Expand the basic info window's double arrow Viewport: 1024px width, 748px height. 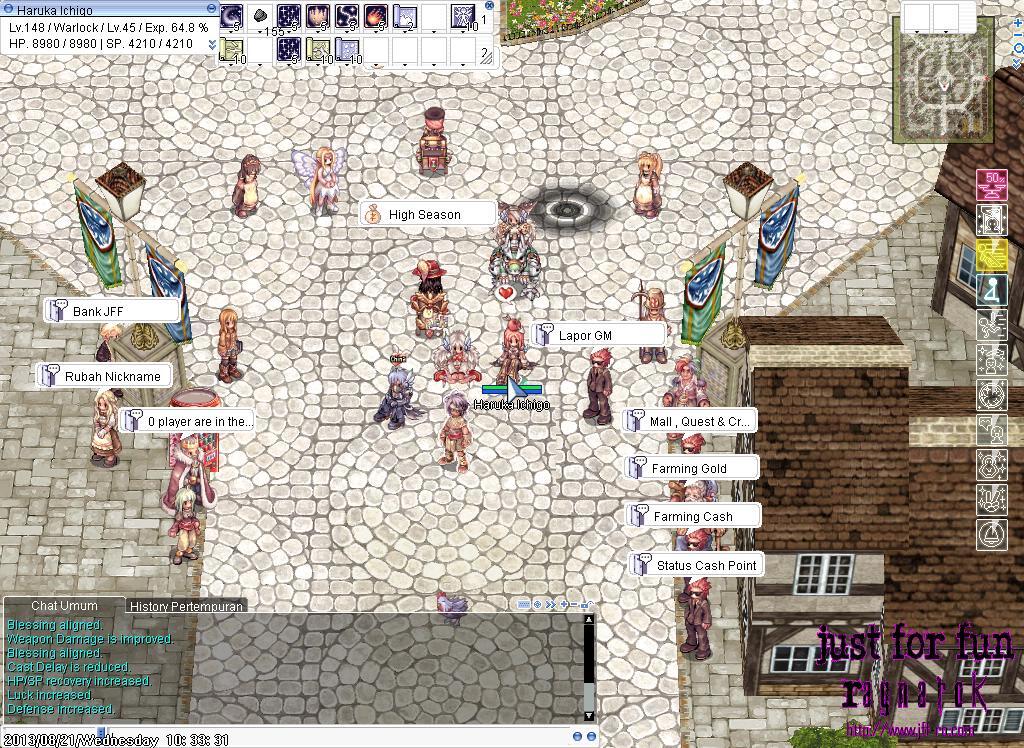pos(212,44)
